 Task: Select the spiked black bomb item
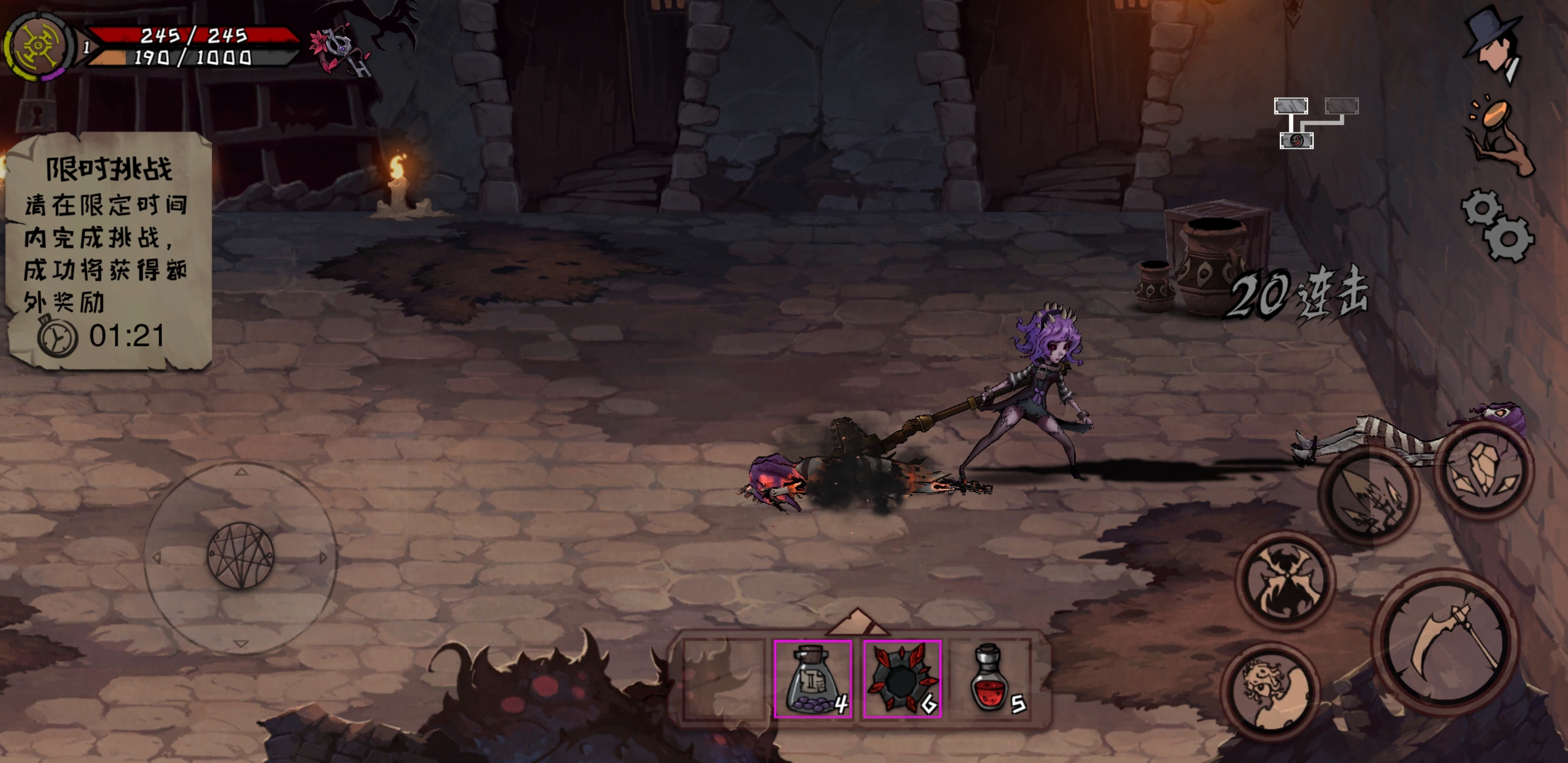pos(902,678)
